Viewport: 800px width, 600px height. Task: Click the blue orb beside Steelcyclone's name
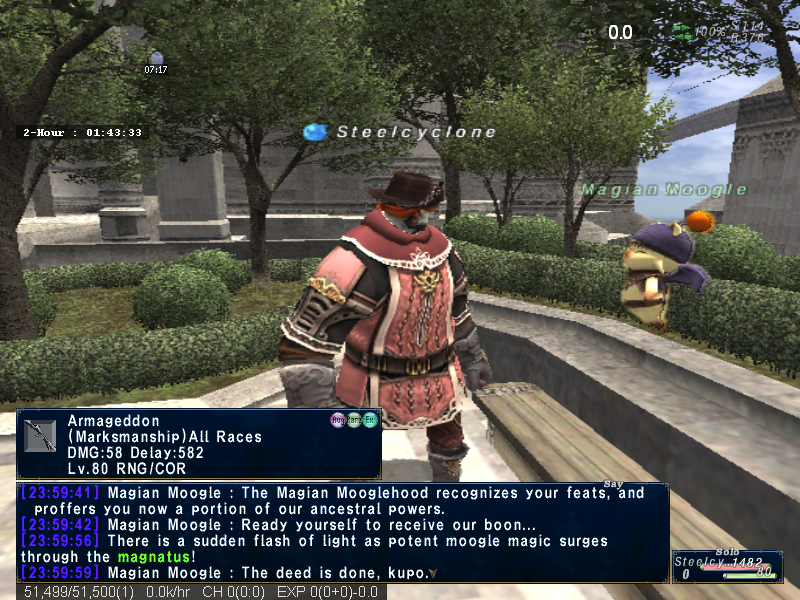click(x=315, y=132)
